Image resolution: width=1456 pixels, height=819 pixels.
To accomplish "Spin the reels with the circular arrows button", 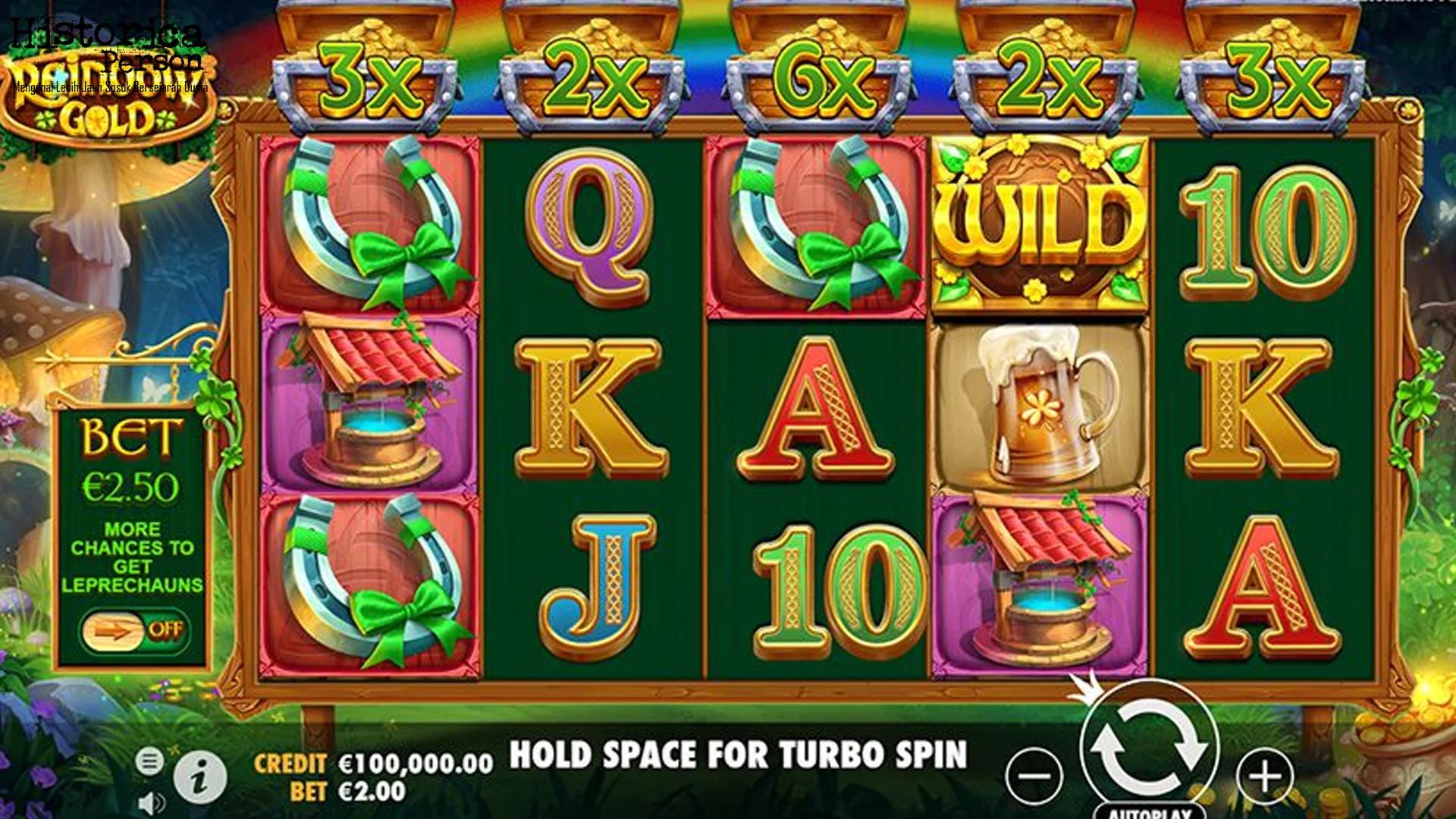I will coord(1149,748).
